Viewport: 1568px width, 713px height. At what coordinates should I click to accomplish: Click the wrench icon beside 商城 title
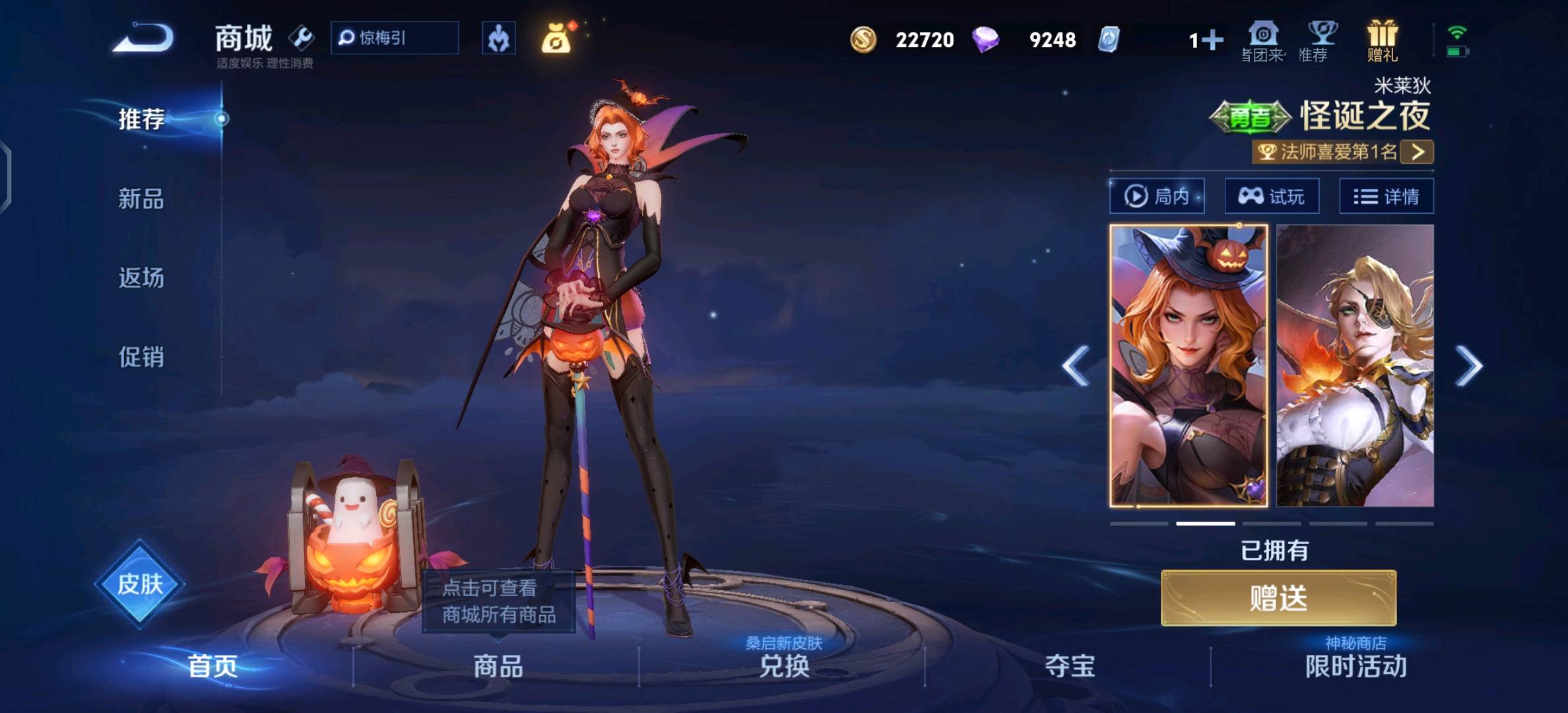click(301, 38)
